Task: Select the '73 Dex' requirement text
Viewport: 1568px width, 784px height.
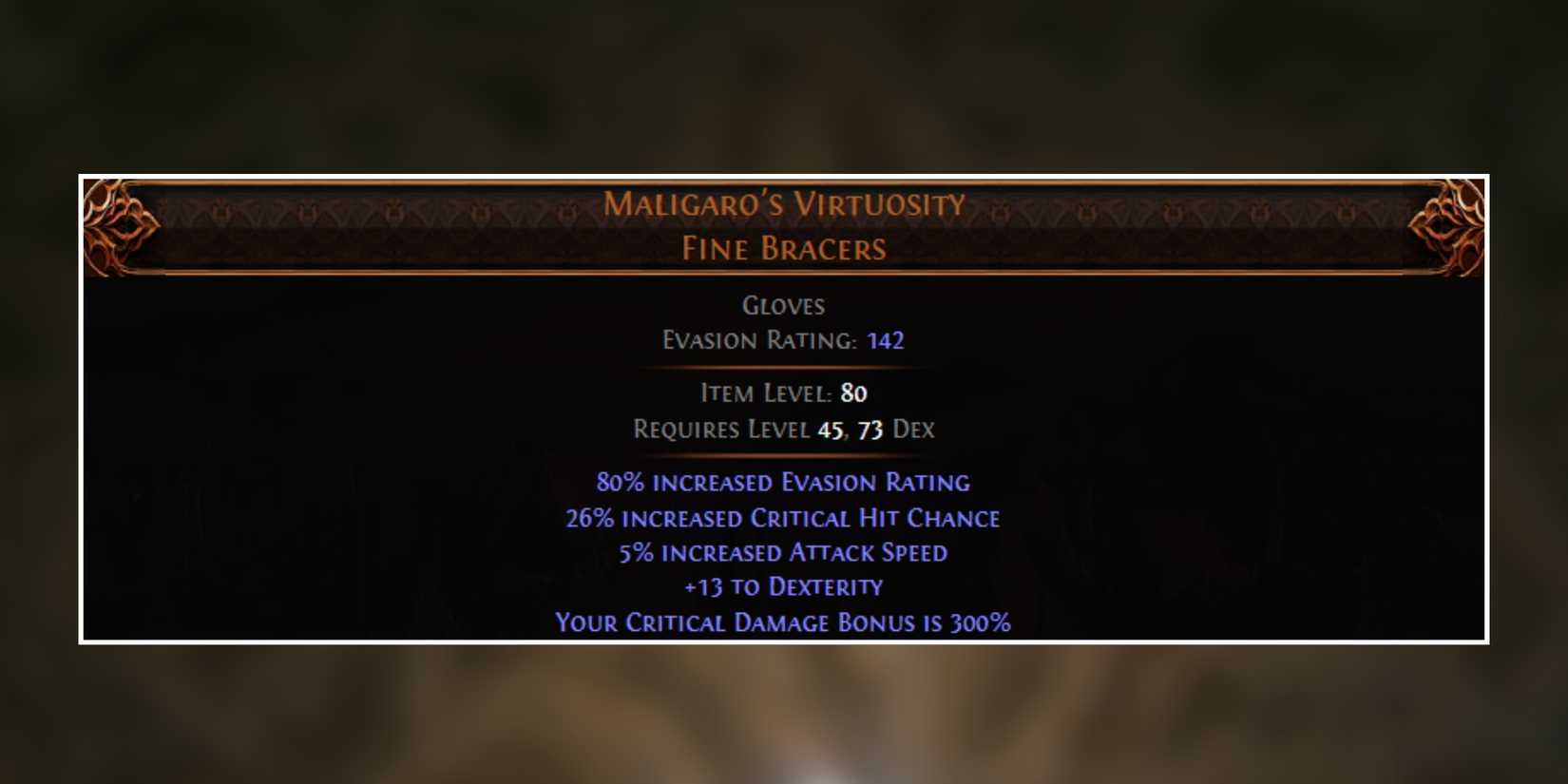Action: tap(899, 430)
